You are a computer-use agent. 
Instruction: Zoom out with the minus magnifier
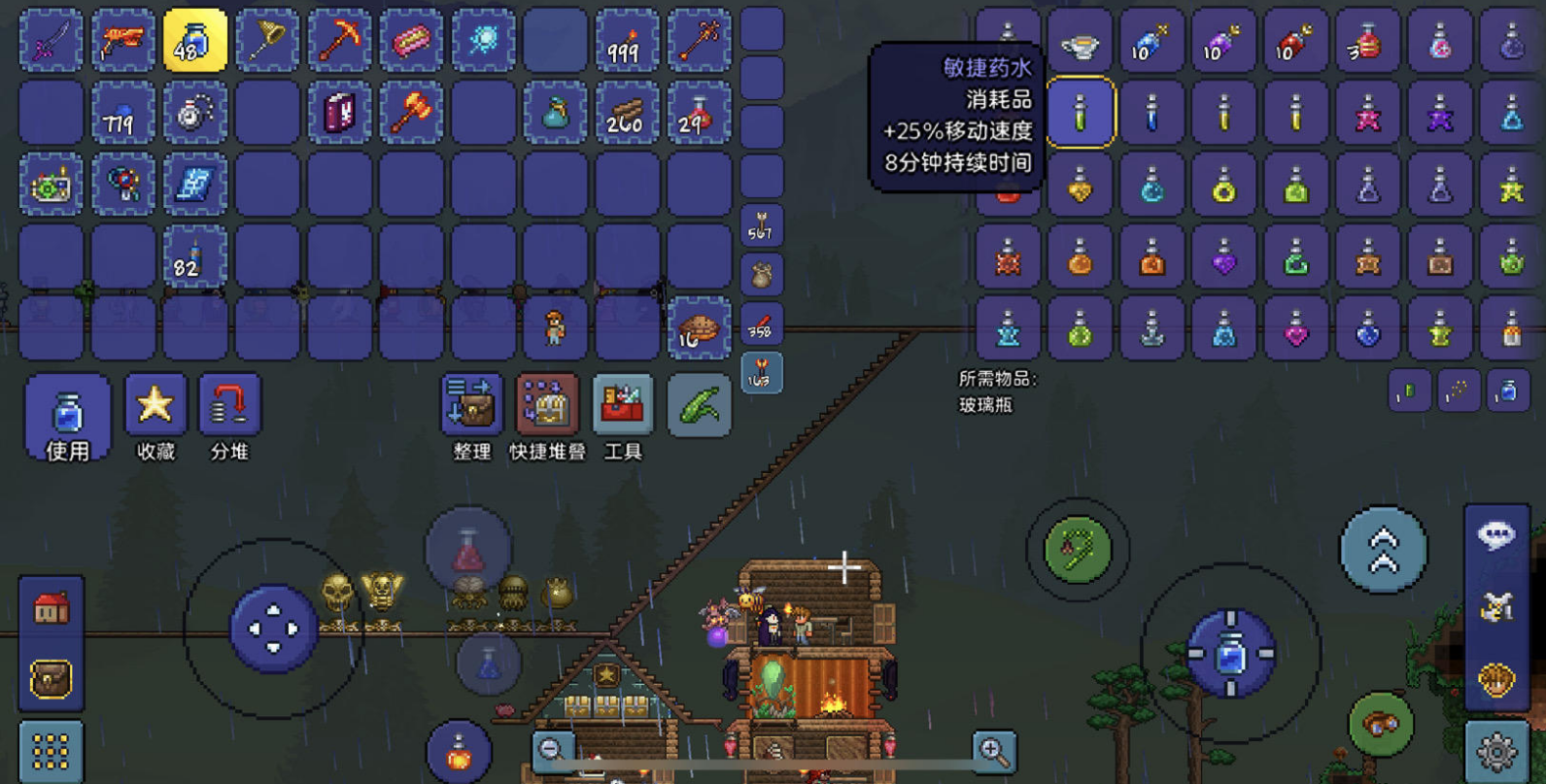click(x=553, y=750)
